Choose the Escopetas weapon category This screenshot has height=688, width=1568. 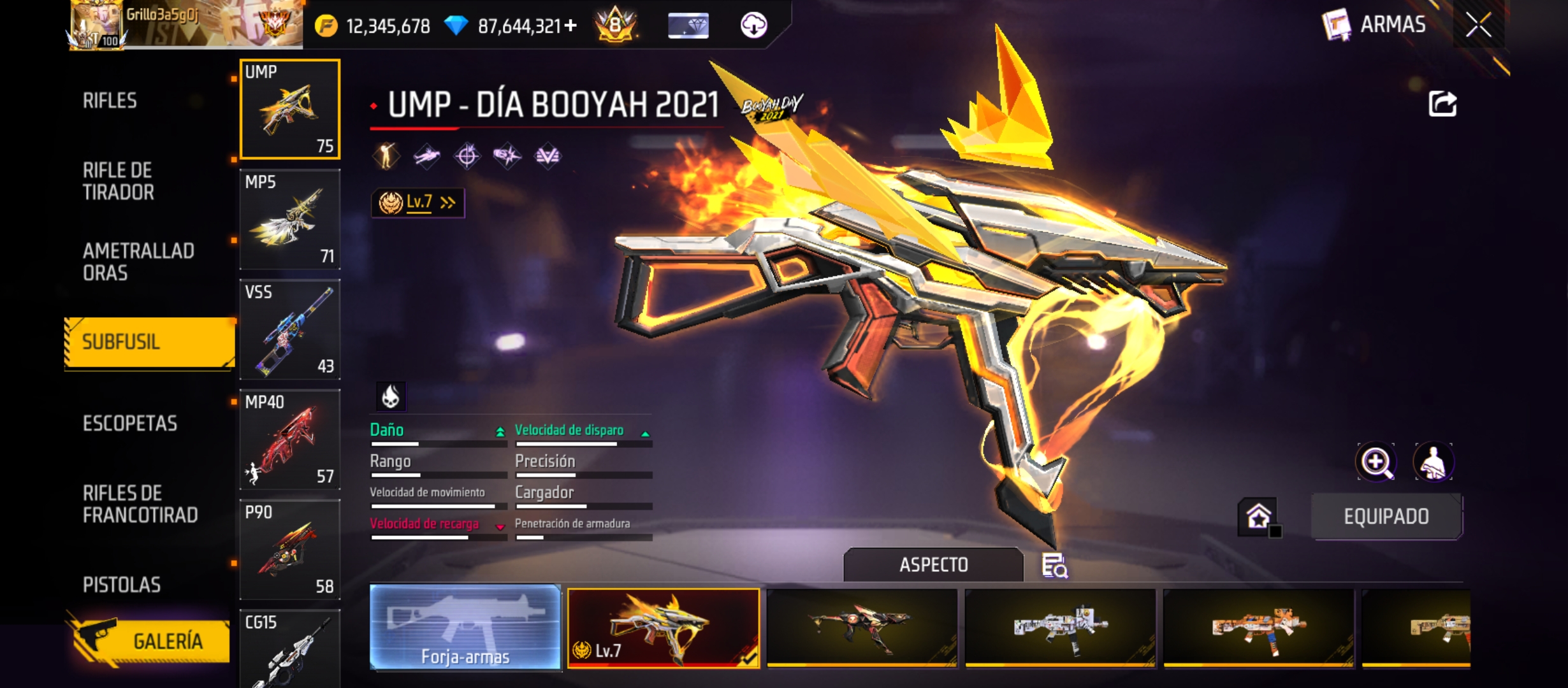[130, 423]
